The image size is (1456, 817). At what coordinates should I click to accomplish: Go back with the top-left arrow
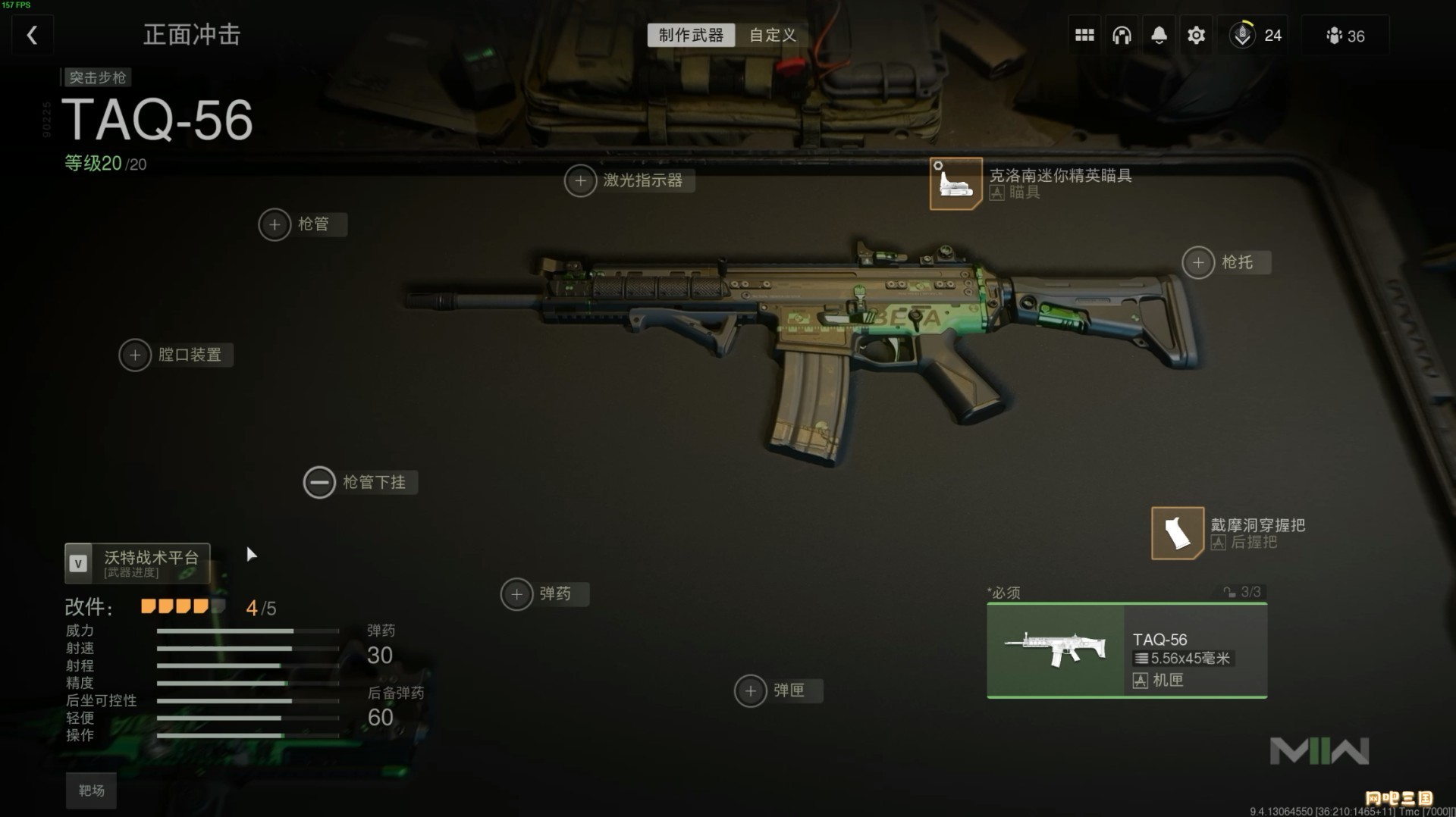click(x=32, y=35)
